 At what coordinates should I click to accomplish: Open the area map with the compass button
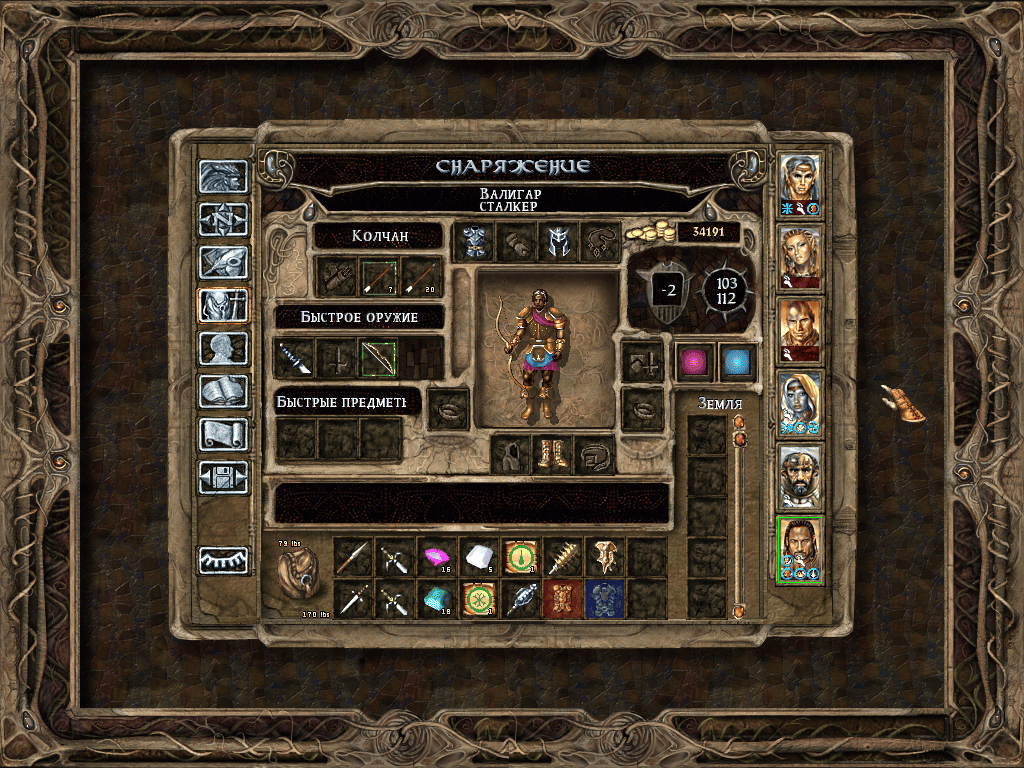[x=222, y=219]
